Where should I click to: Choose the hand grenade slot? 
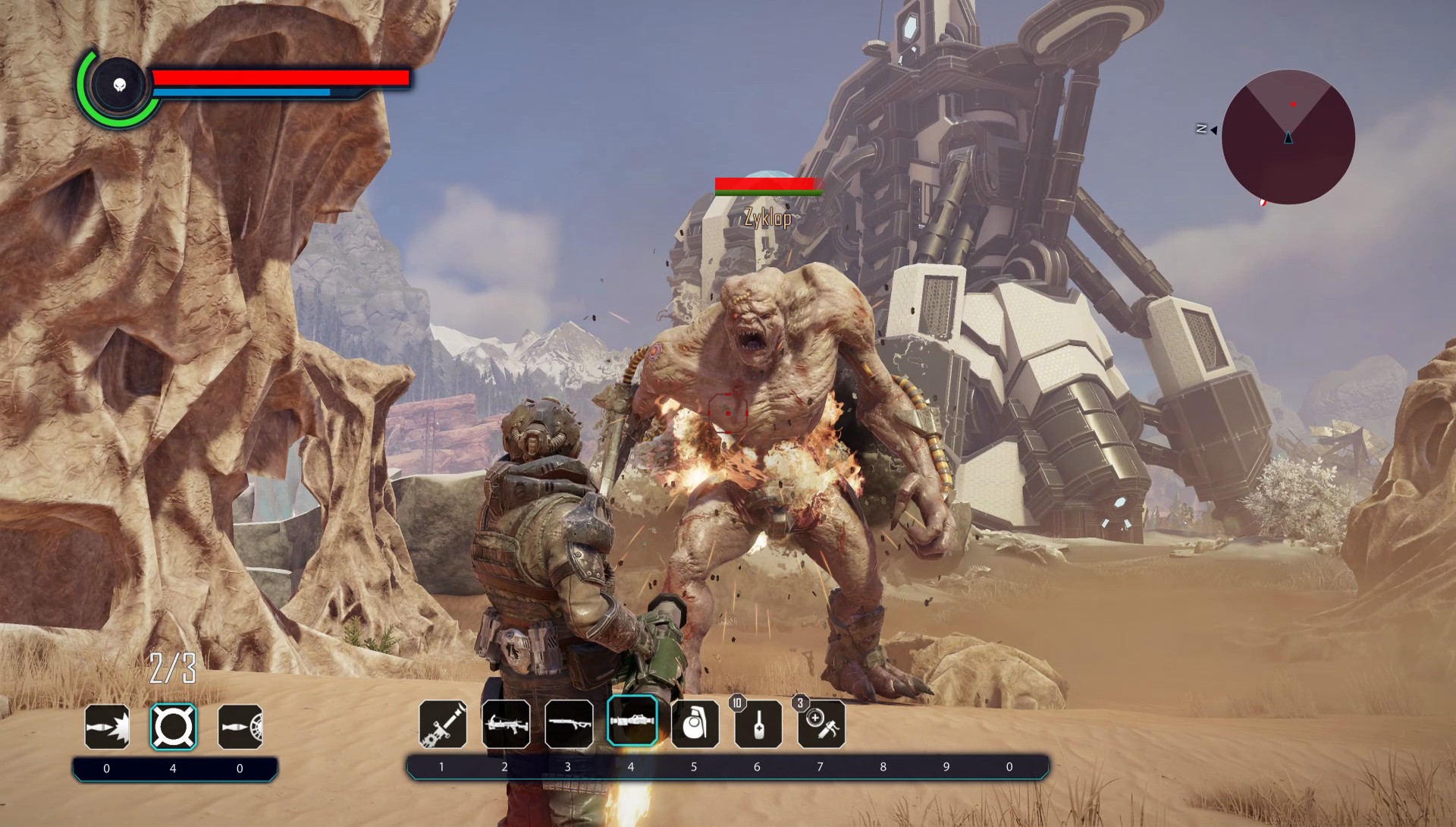pyautogui.click(x=695, y=724)
